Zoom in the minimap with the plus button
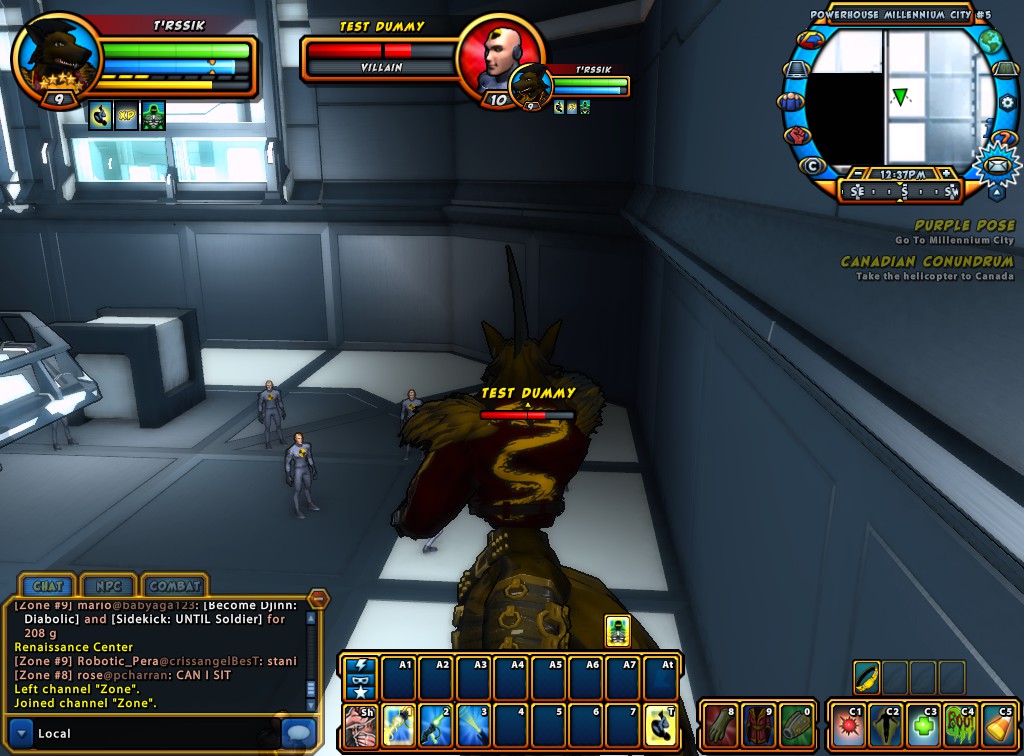1024x756 pixels. point(946,174)
